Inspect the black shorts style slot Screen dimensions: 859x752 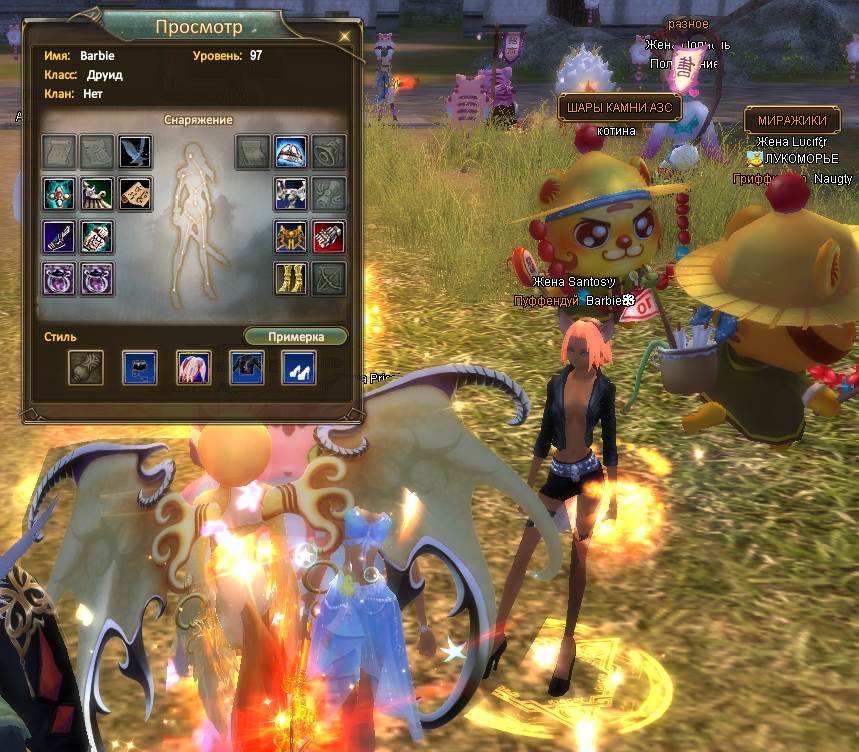point(140,368)
